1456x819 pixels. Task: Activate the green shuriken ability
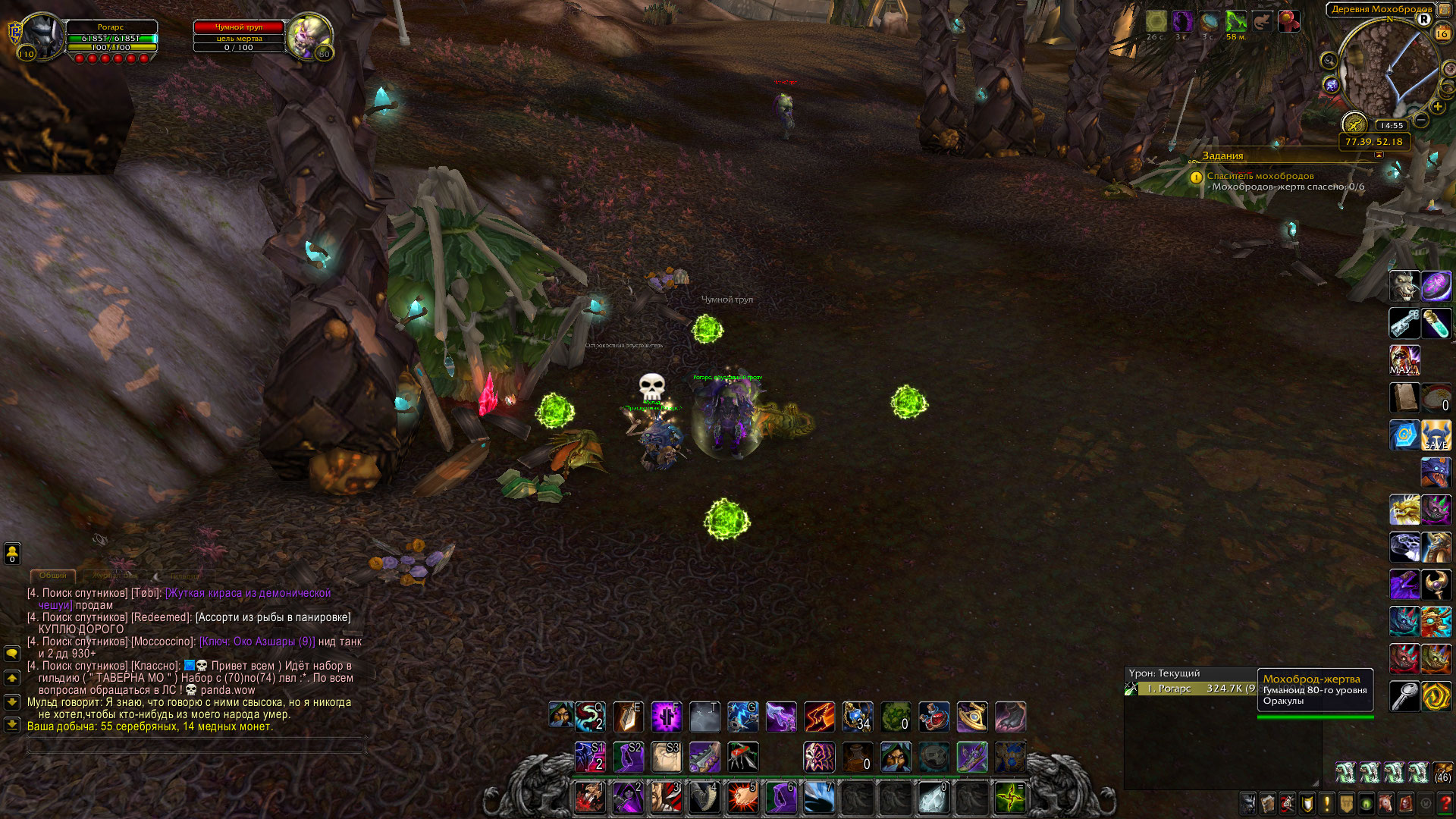point(1010,798)
